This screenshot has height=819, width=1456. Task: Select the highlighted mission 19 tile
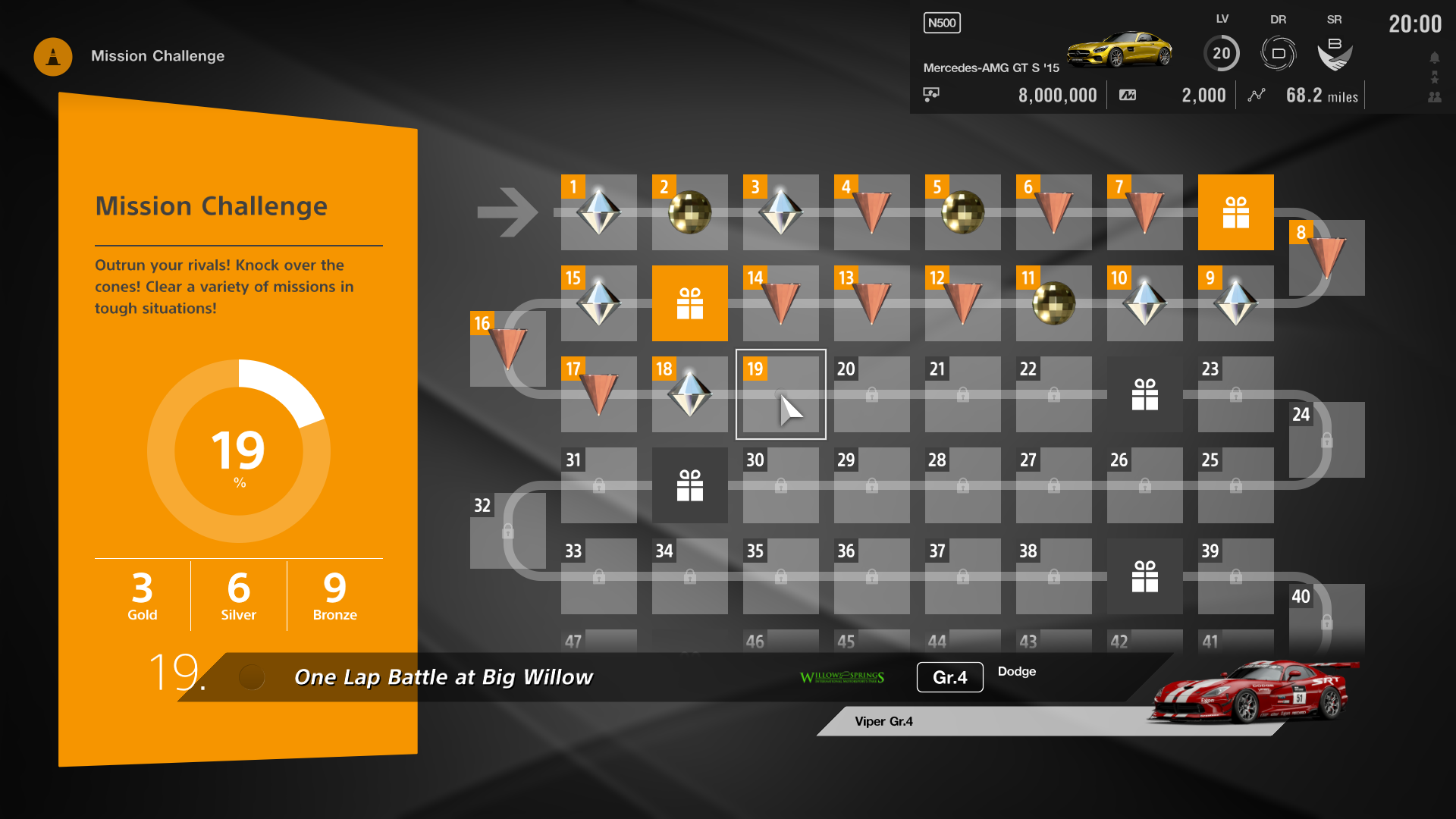coord(780,394)
